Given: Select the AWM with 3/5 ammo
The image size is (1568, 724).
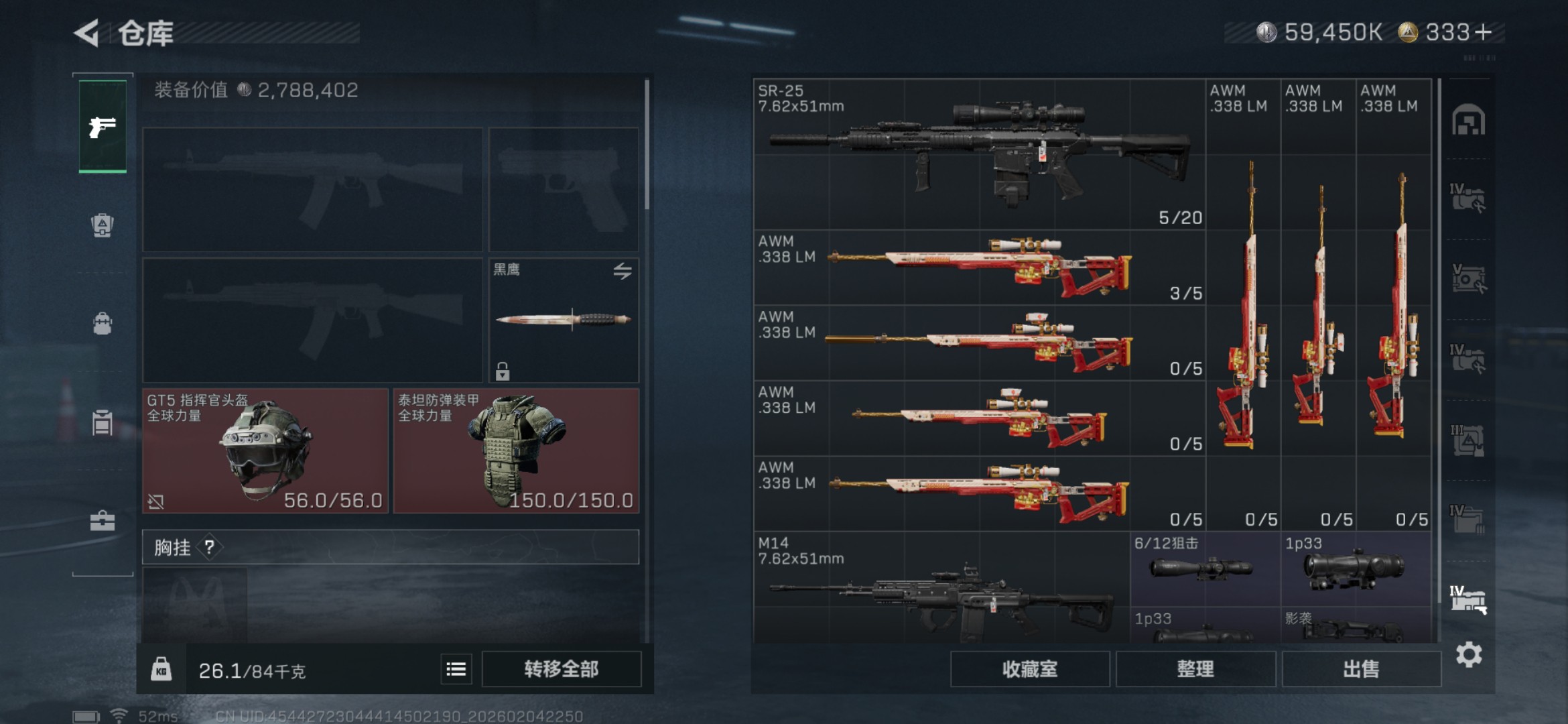Looking at the screenshot, I should (x=978, y=268).
